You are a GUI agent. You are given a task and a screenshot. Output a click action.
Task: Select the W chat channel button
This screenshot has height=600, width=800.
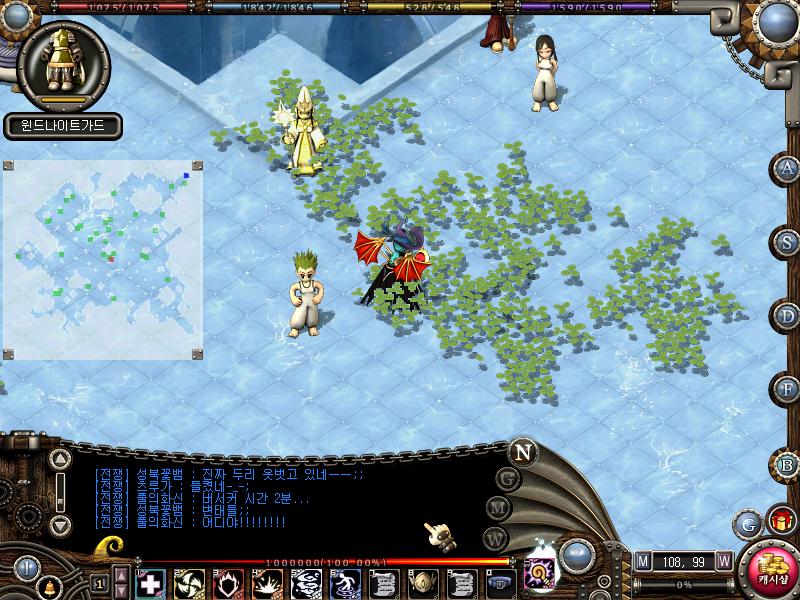click(x=494, y=539)
